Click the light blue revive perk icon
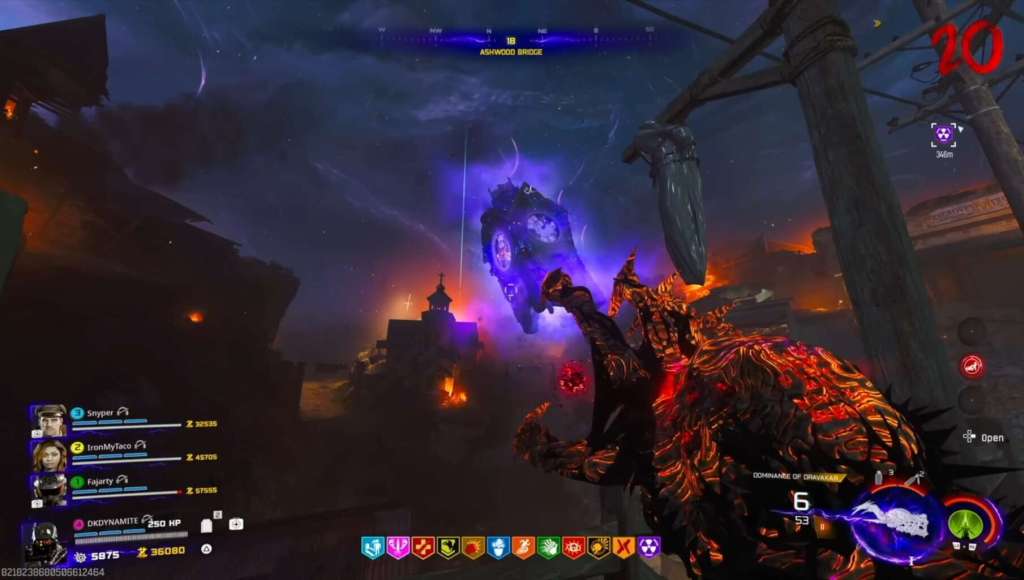This screenshot has height=580, width=1024. point(373,547)
